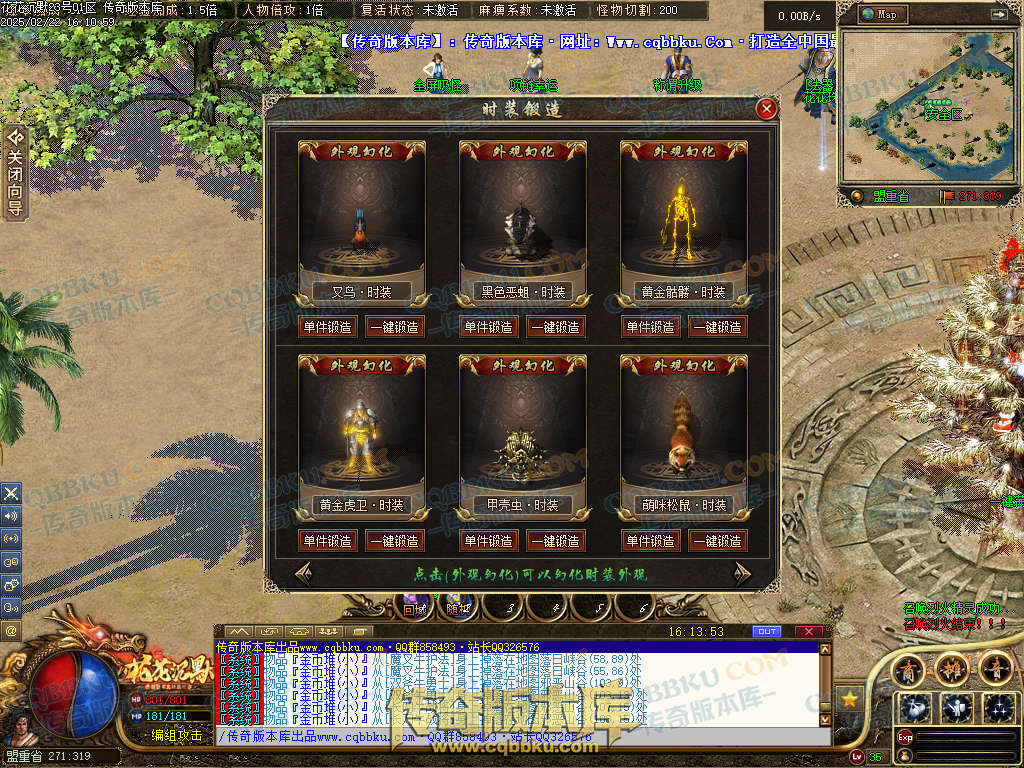Use the 回城 hotbar slot

pos(414,606)
